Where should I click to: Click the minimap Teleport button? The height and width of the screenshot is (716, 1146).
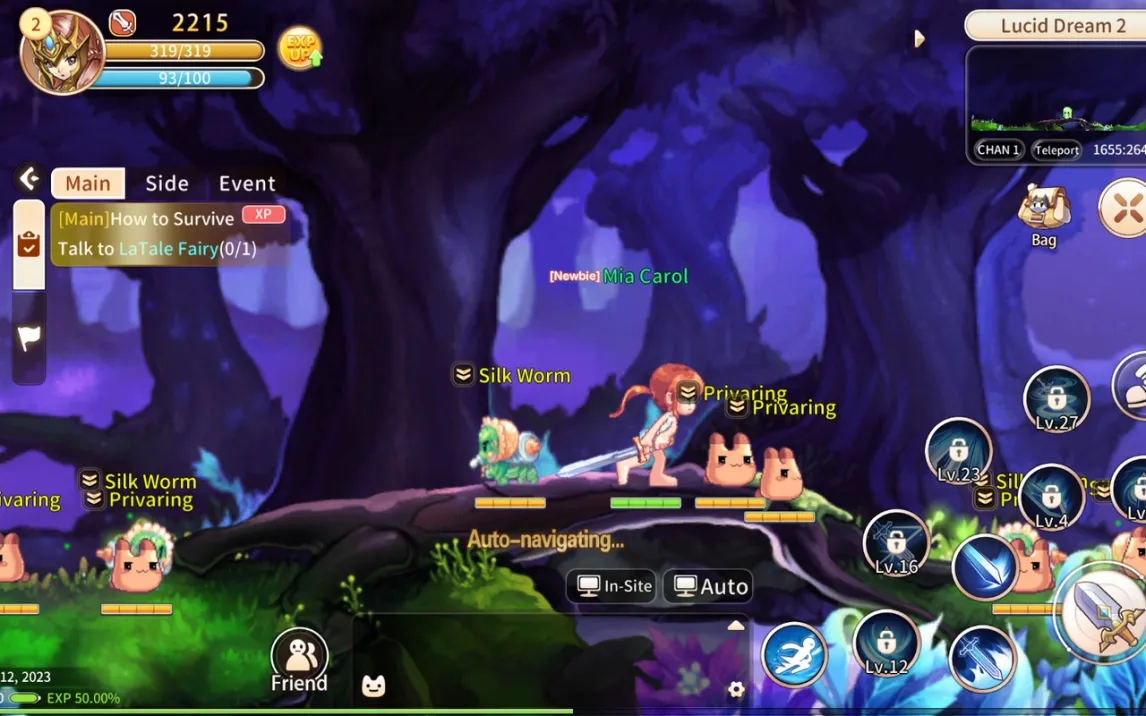(x=1057, y=150)
